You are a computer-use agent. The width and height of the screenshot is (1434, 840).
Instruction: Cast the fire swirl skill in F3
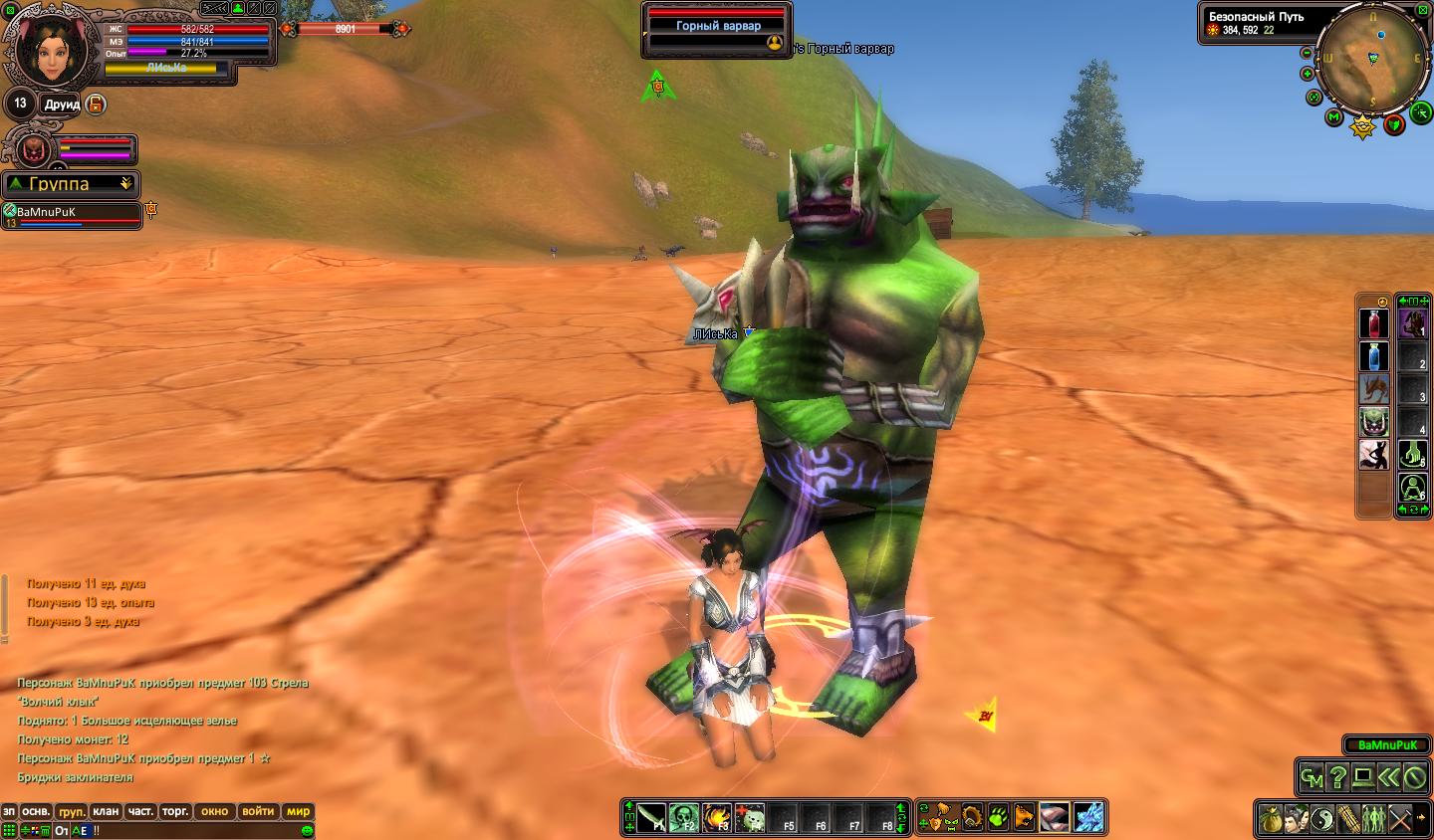717,818
